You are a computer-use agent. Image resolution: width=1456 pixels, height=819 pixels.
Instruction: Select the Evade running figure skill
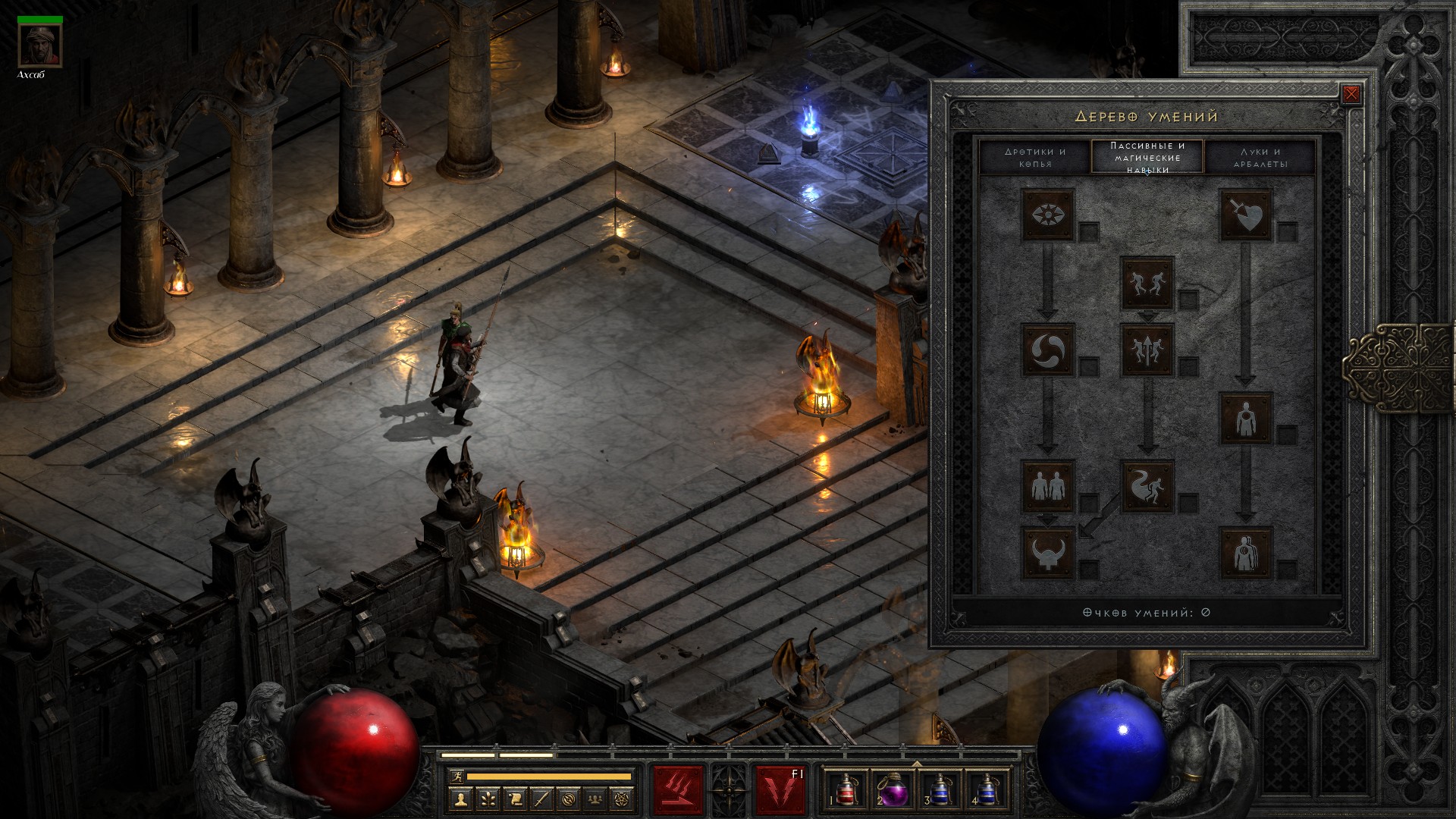tap(1147, 485)
